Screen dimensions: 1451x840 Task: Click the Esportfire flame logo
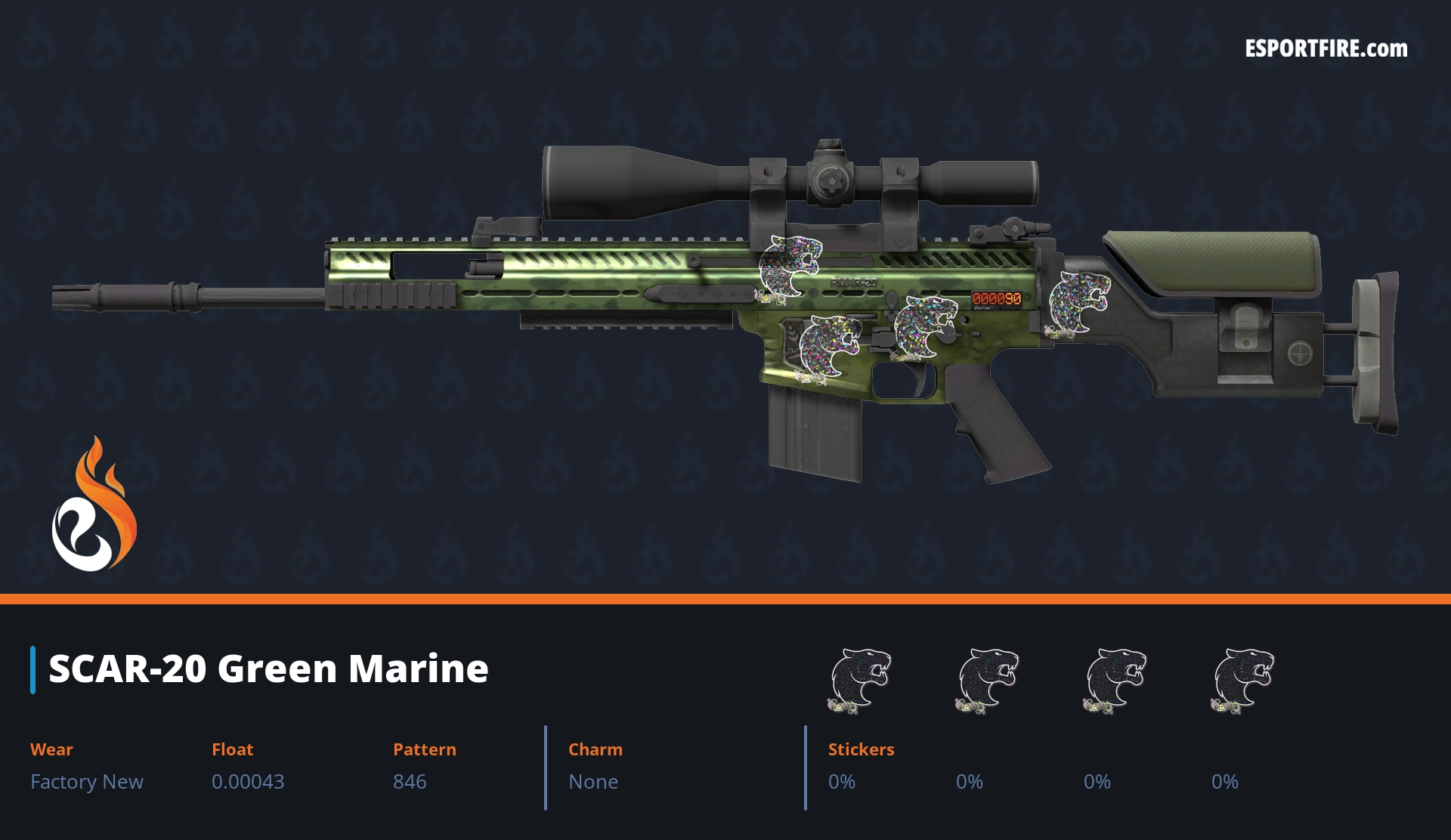(x=94, y=505)
